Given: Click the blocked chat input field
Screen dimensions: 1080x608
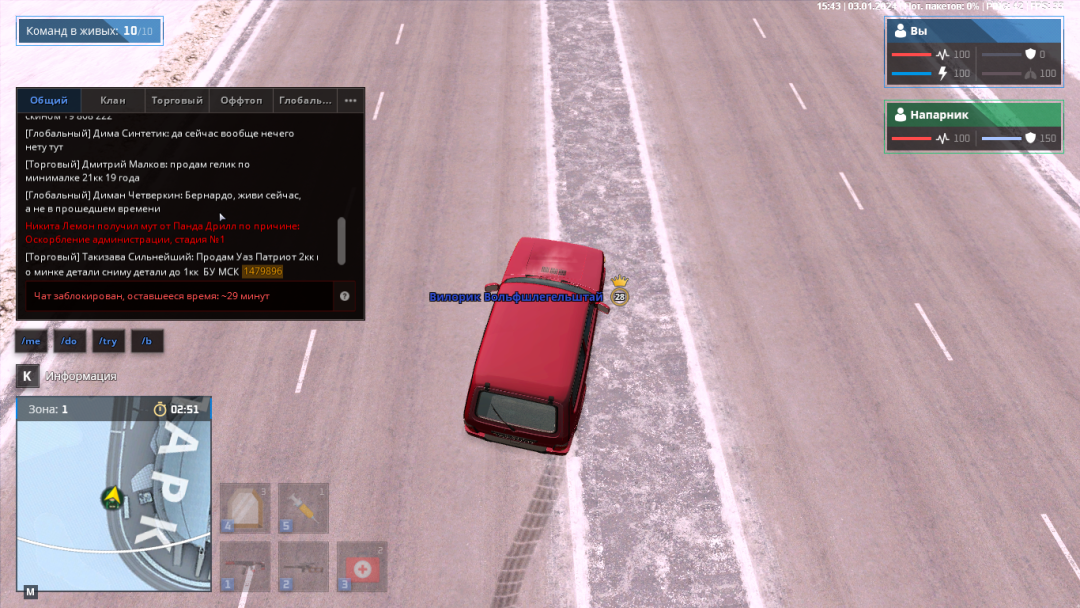Looking at the screenshot, I should (x=180, y=296).
